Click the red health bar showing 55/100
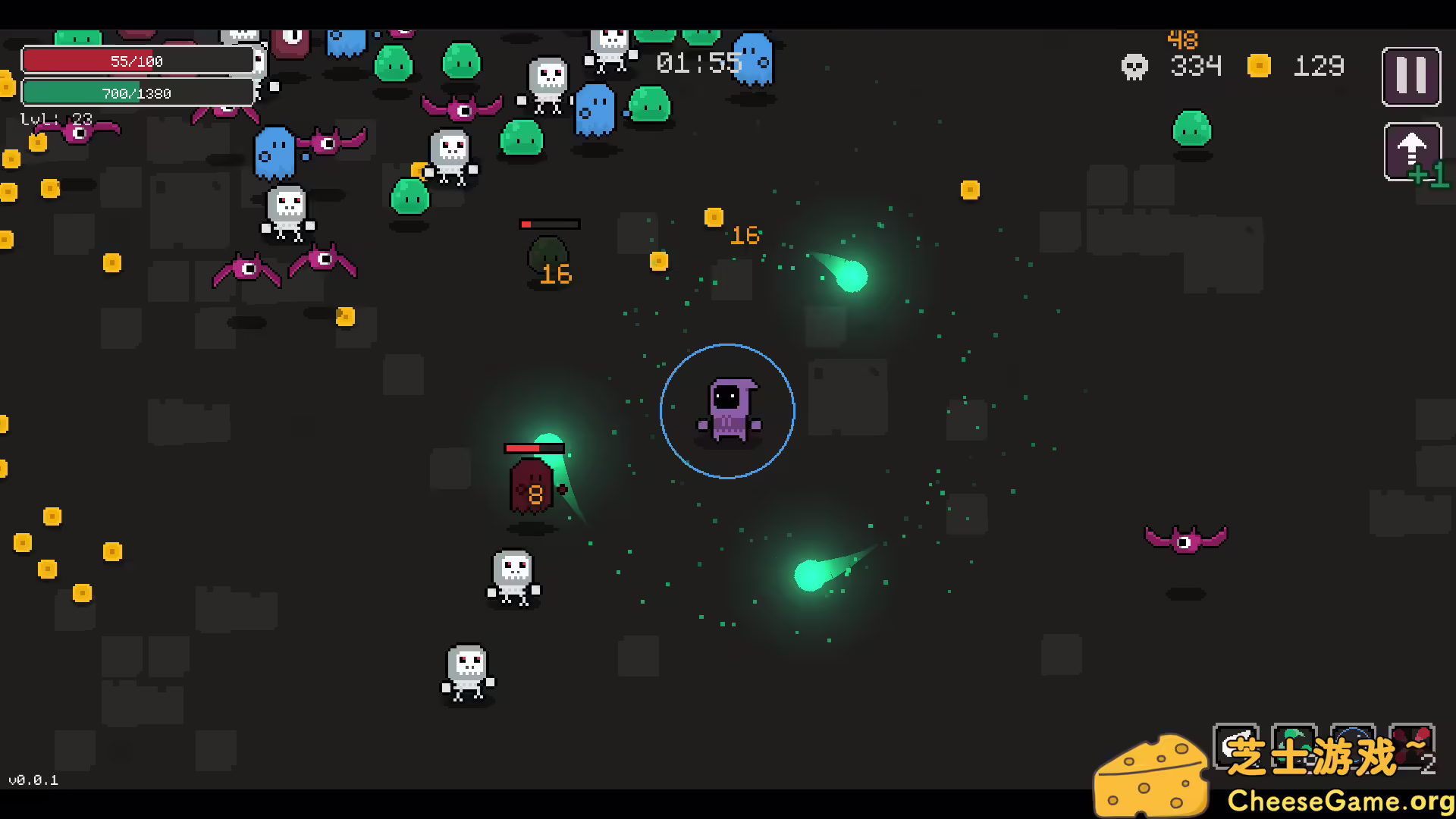This screenshot has width=1456, height=819. tap(139, 61)
